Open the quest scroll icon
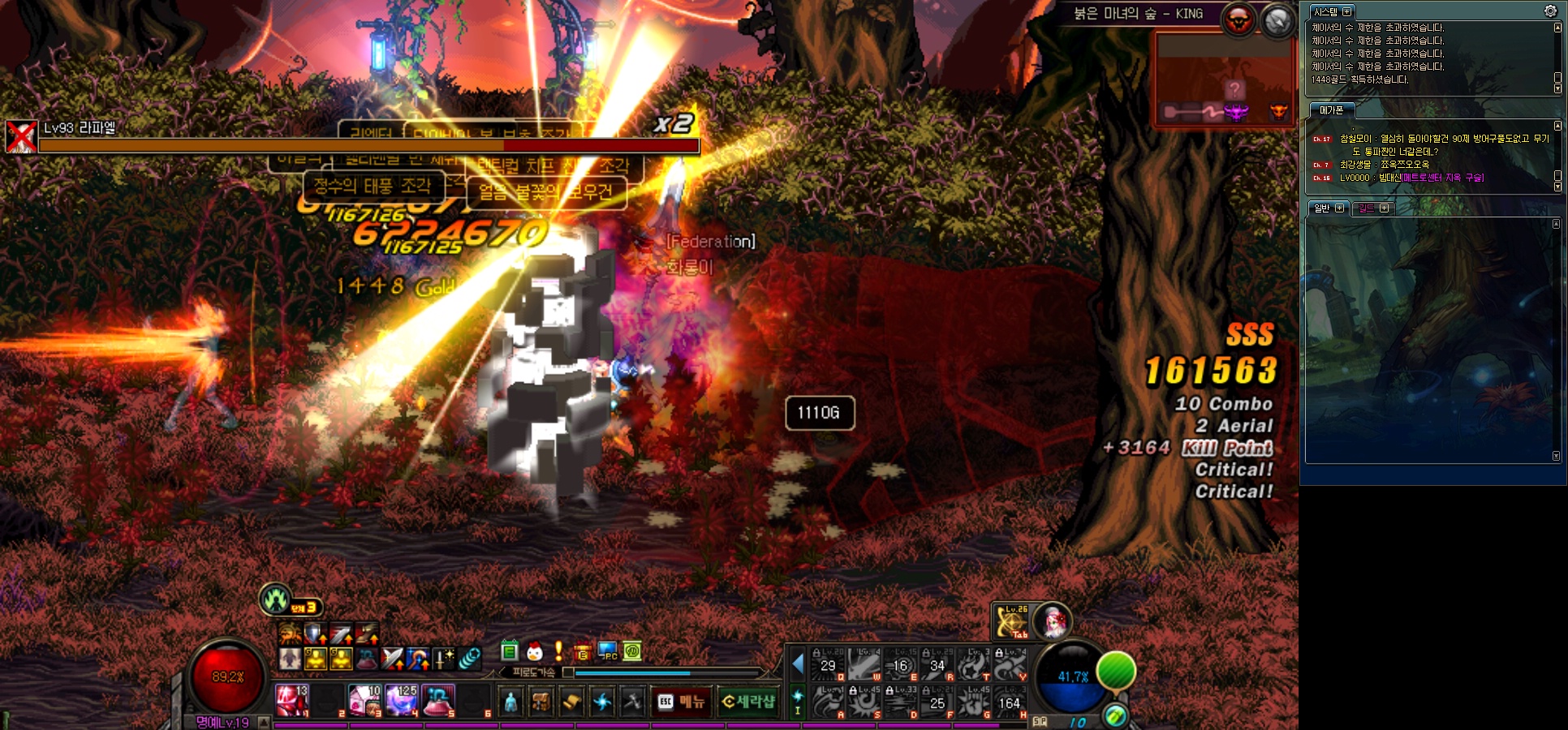Viewport: 1568px width, 730px height. coord(571,702)
